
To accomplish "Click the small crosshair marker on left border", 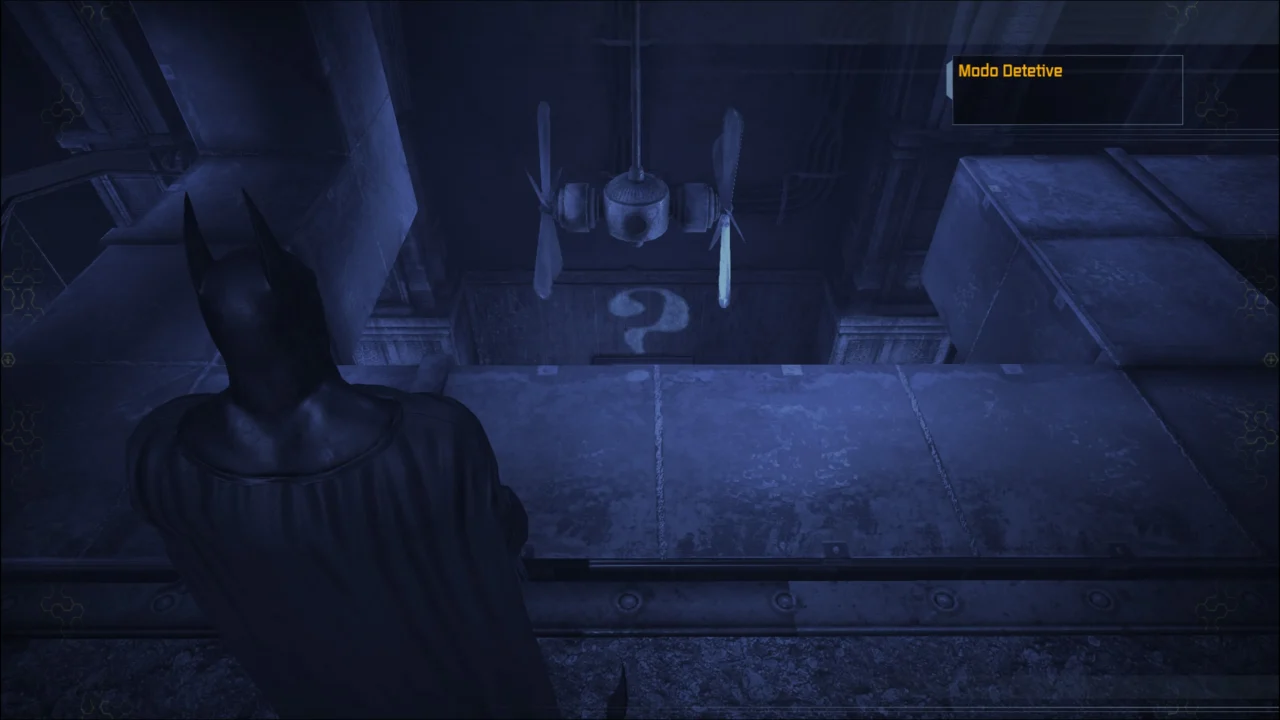I will coord(7,360).
